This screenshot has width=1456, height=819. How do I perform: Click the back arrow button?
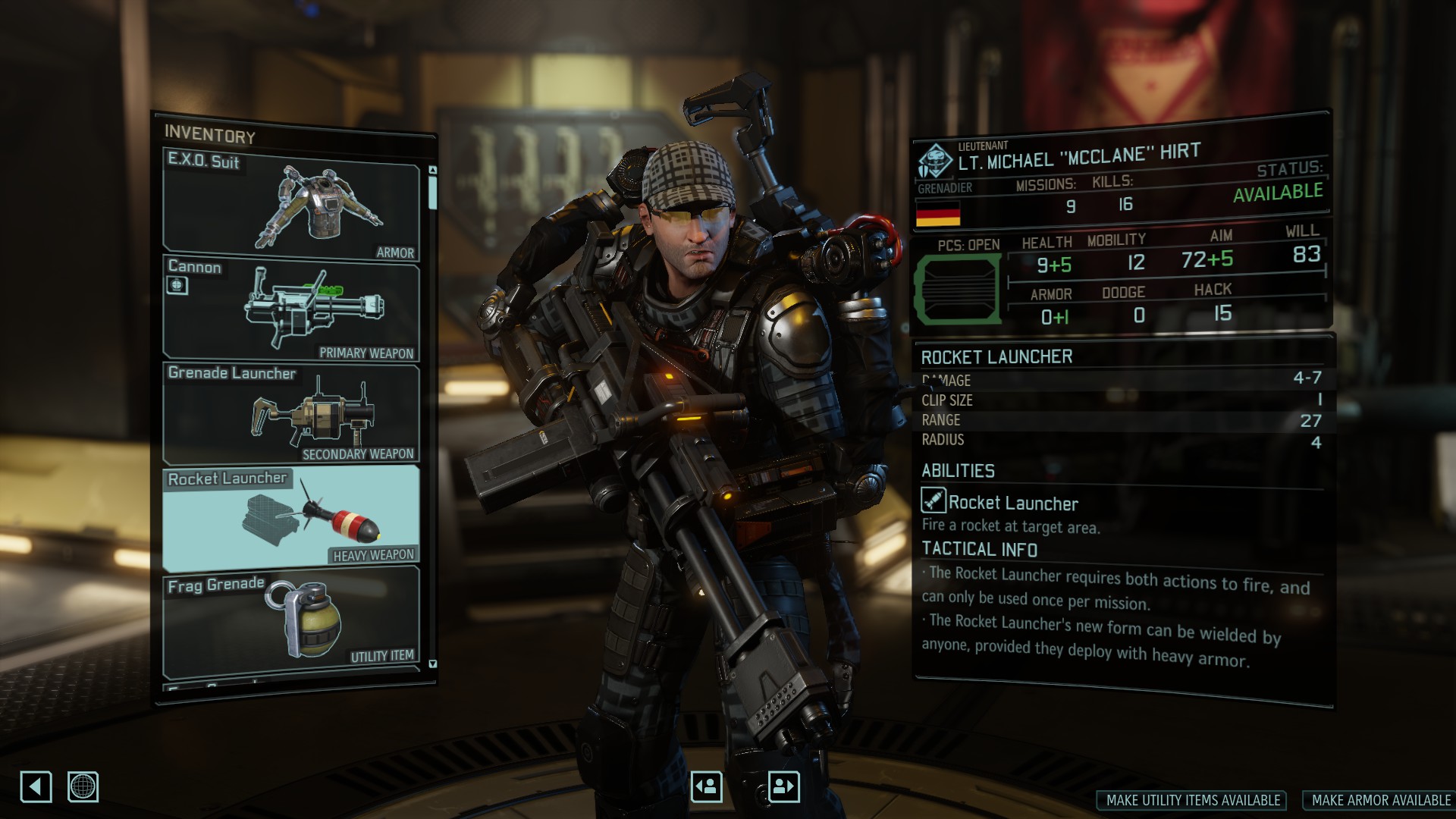[36, 786]
